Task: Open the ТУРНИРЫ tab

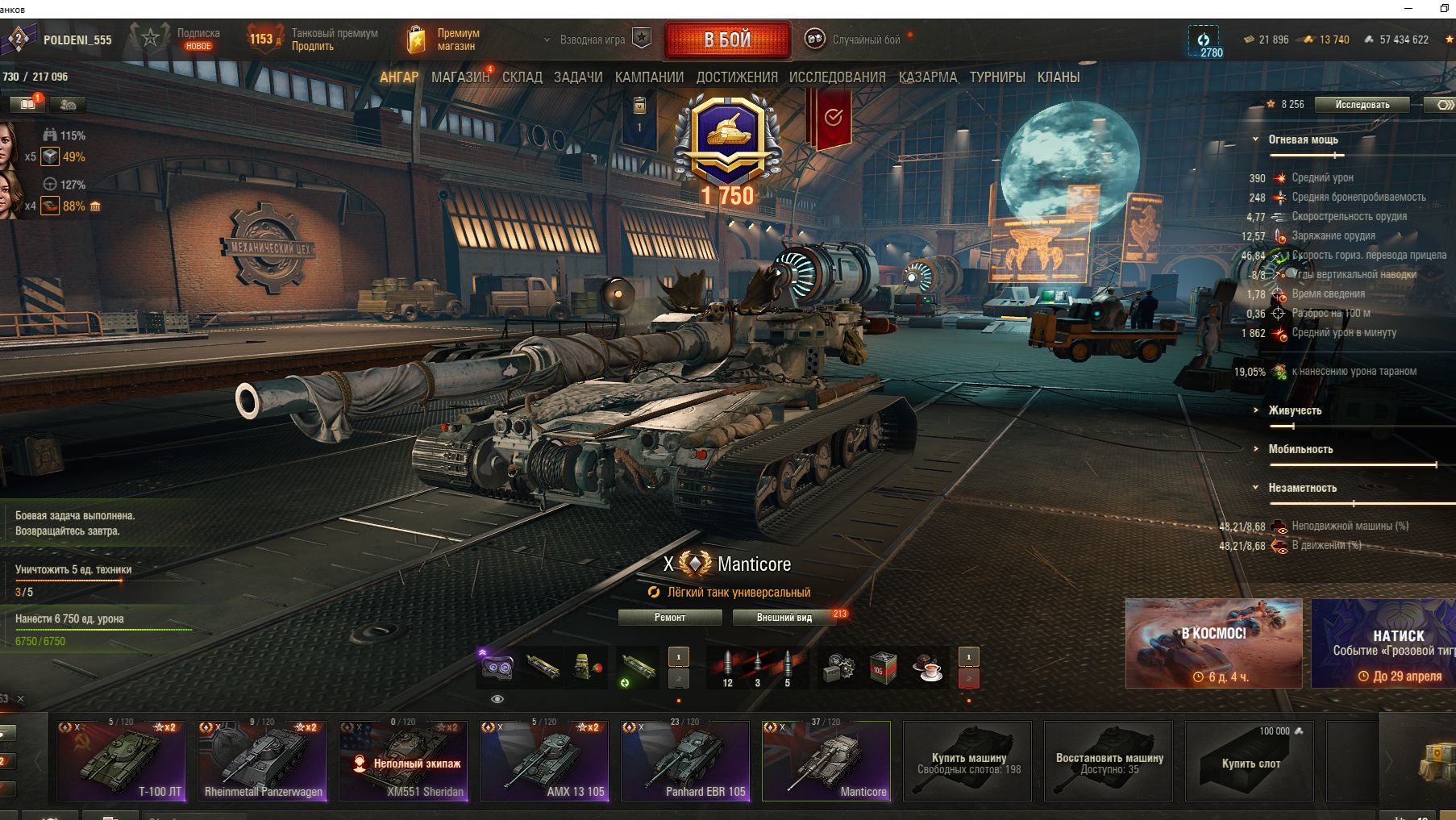Action: pyautogui.click(x=997, y=77)
